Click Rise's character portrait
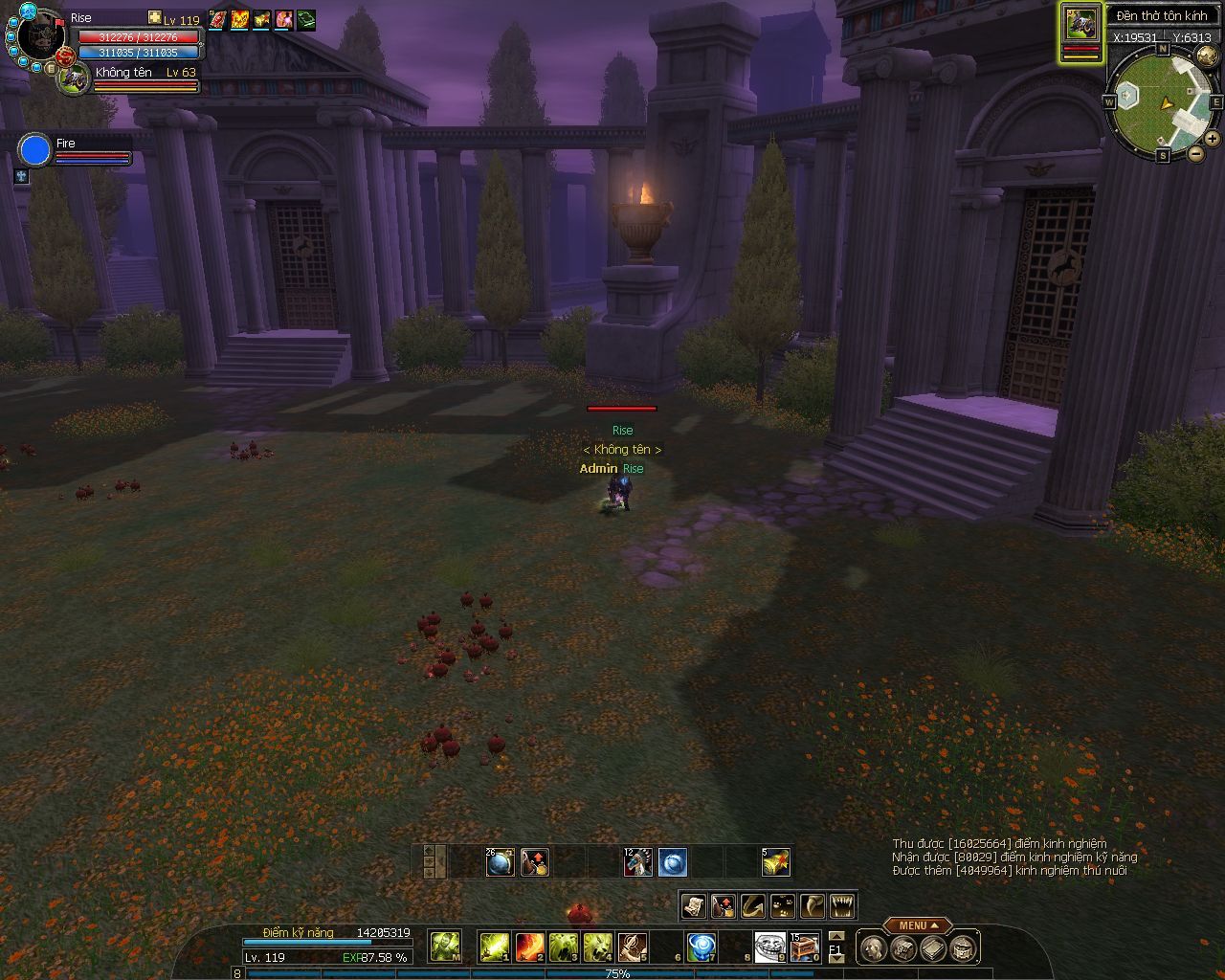Viewport: 1225px width, 980px height. [x=39, y=33]
